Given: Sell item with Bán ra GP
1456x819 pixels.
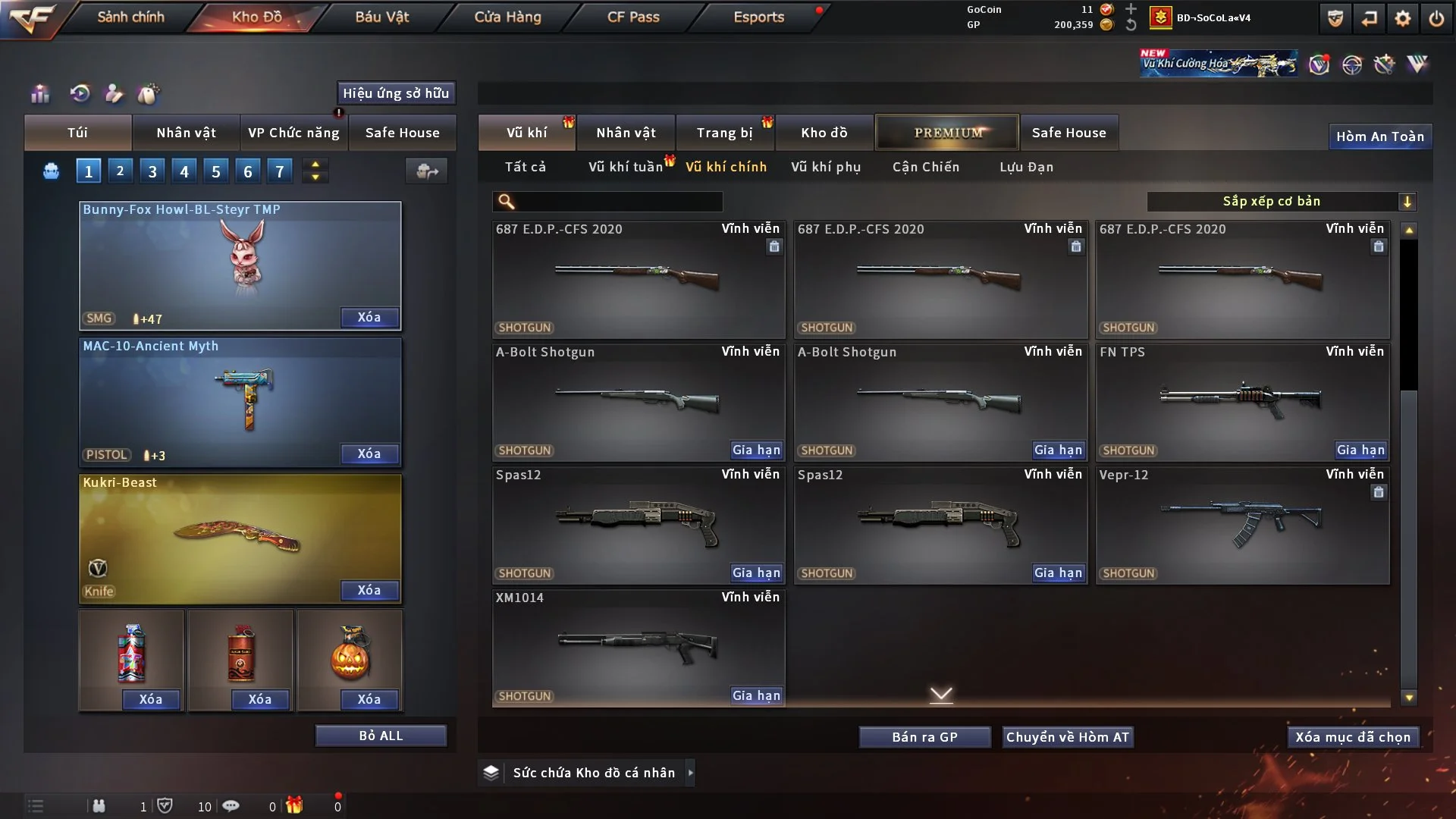Looking at the screenshot, I should tap(924, 737).
